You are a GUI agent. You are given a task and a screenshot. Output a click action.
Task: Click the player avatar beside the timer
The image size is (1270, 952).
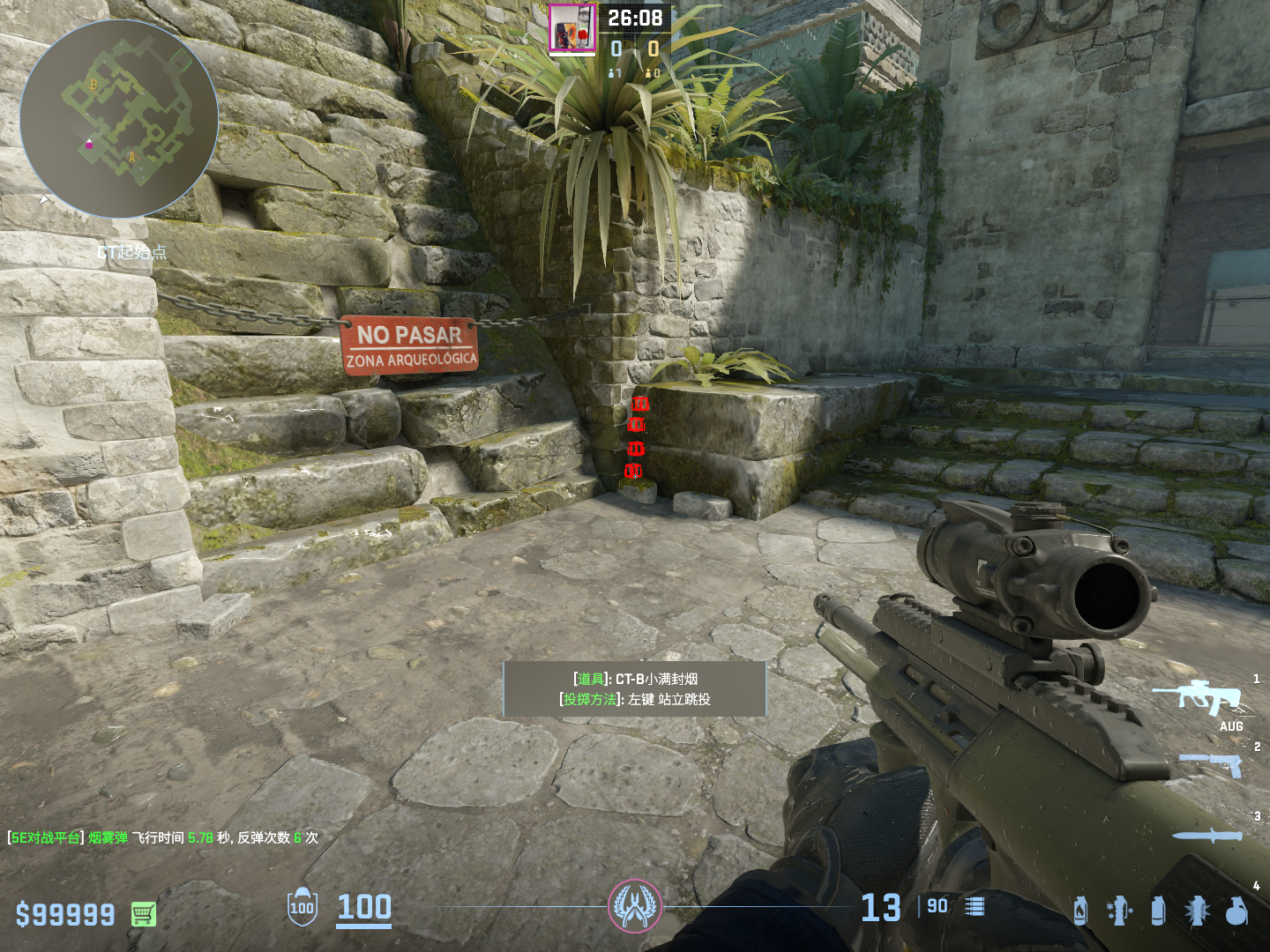[571, 28]
